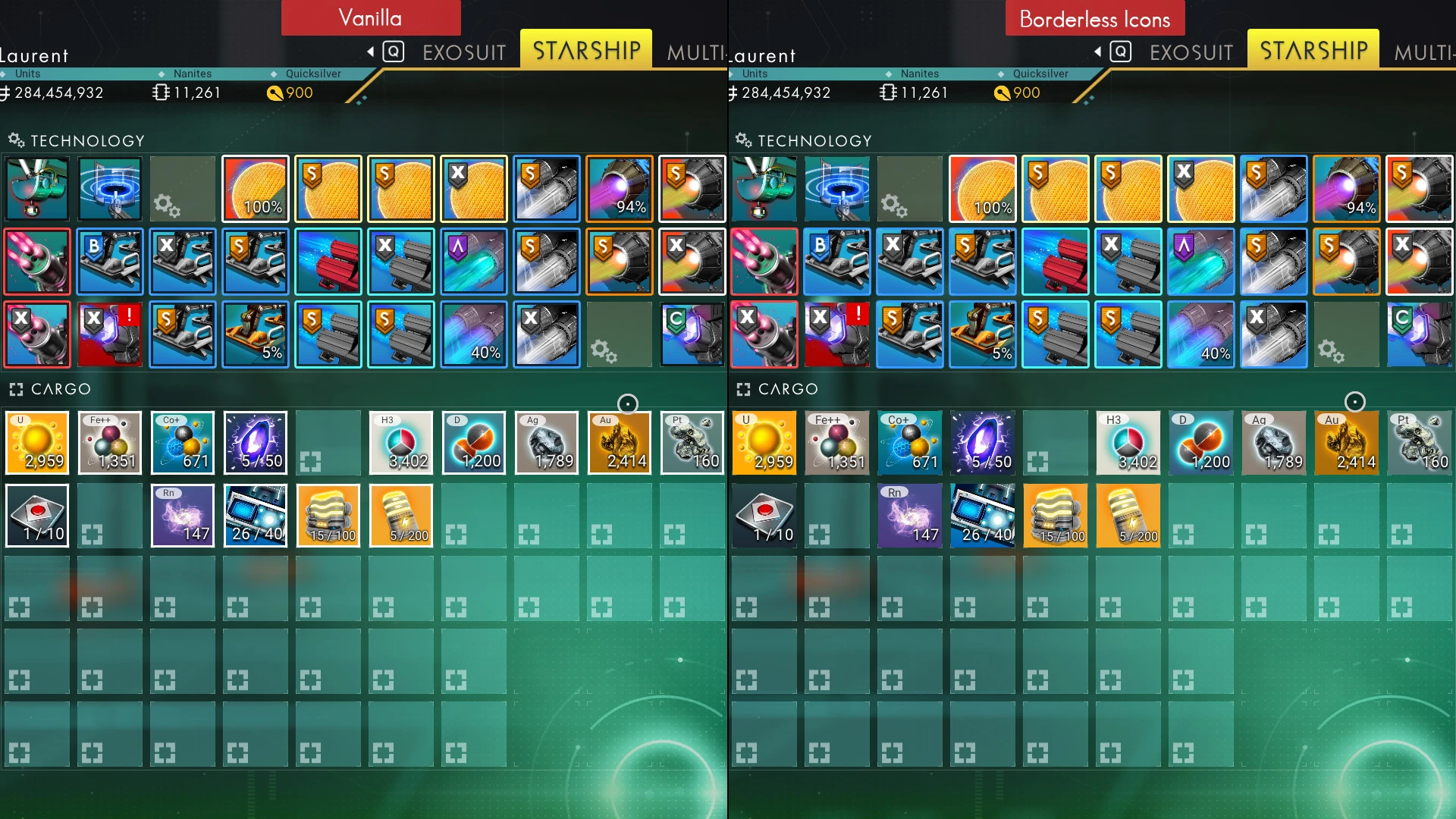Click the 5% charged technology in Vanilla panel
The height and width of the screenshot is (819, 1456).
click(256, 334)
